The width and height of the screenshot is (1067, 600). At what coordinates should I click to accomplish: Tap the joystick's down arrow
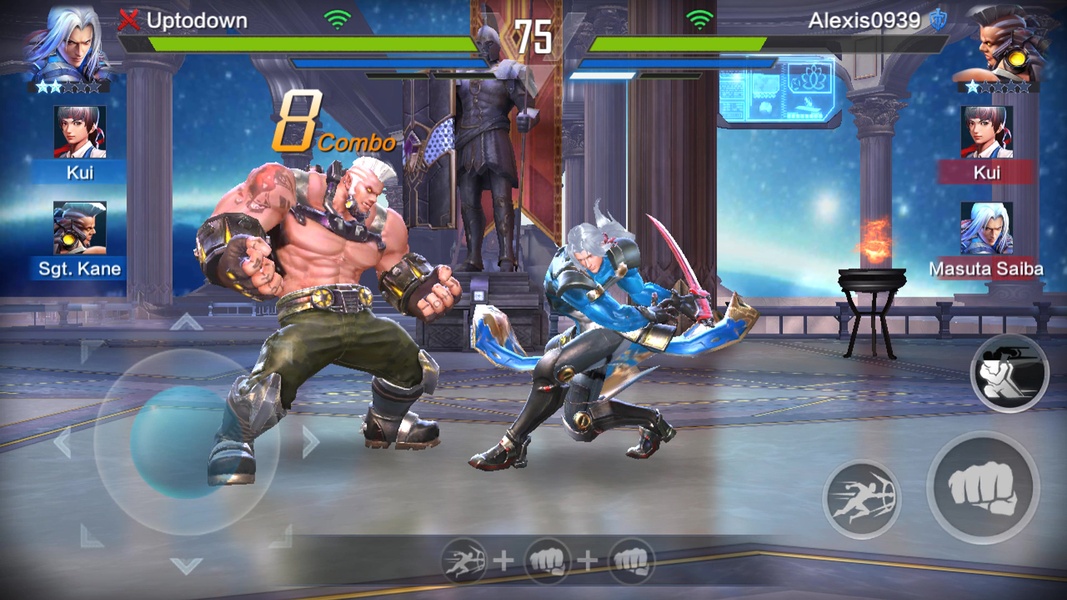pyautogui.click(x=186, y=566)
